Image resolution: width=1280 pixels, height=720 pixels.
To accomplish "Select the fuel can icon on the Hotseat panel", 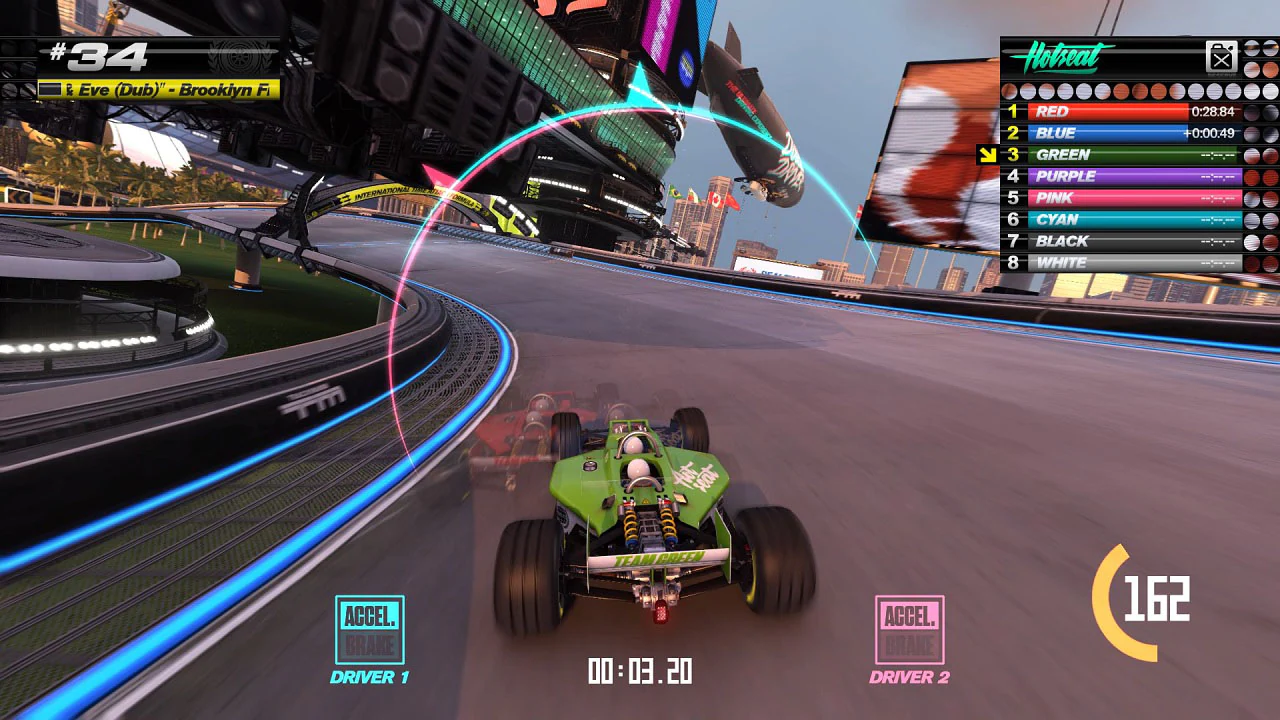I will coord(1222,56).
